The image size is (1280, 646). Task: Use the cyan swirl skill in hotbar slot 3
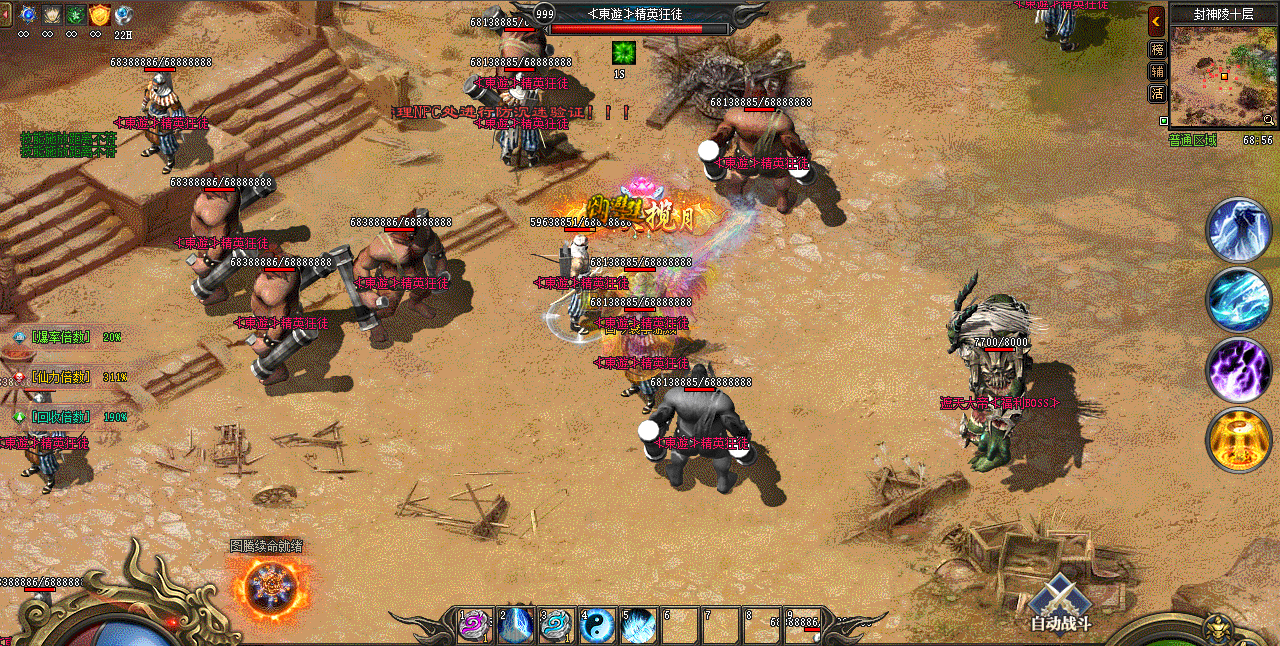[556, 625]
